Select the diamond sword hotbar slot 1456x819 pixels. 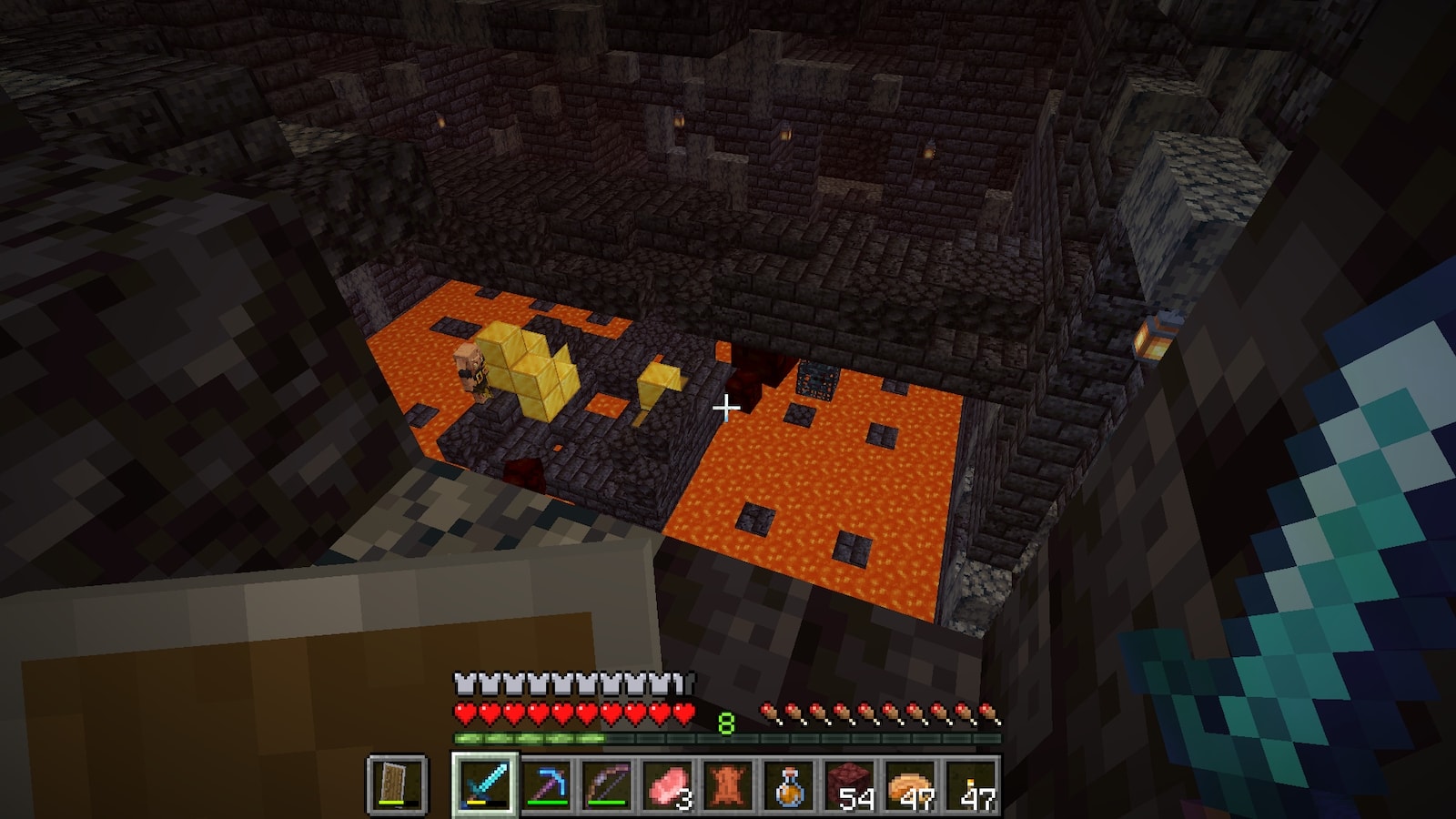(x=485, y=784)
